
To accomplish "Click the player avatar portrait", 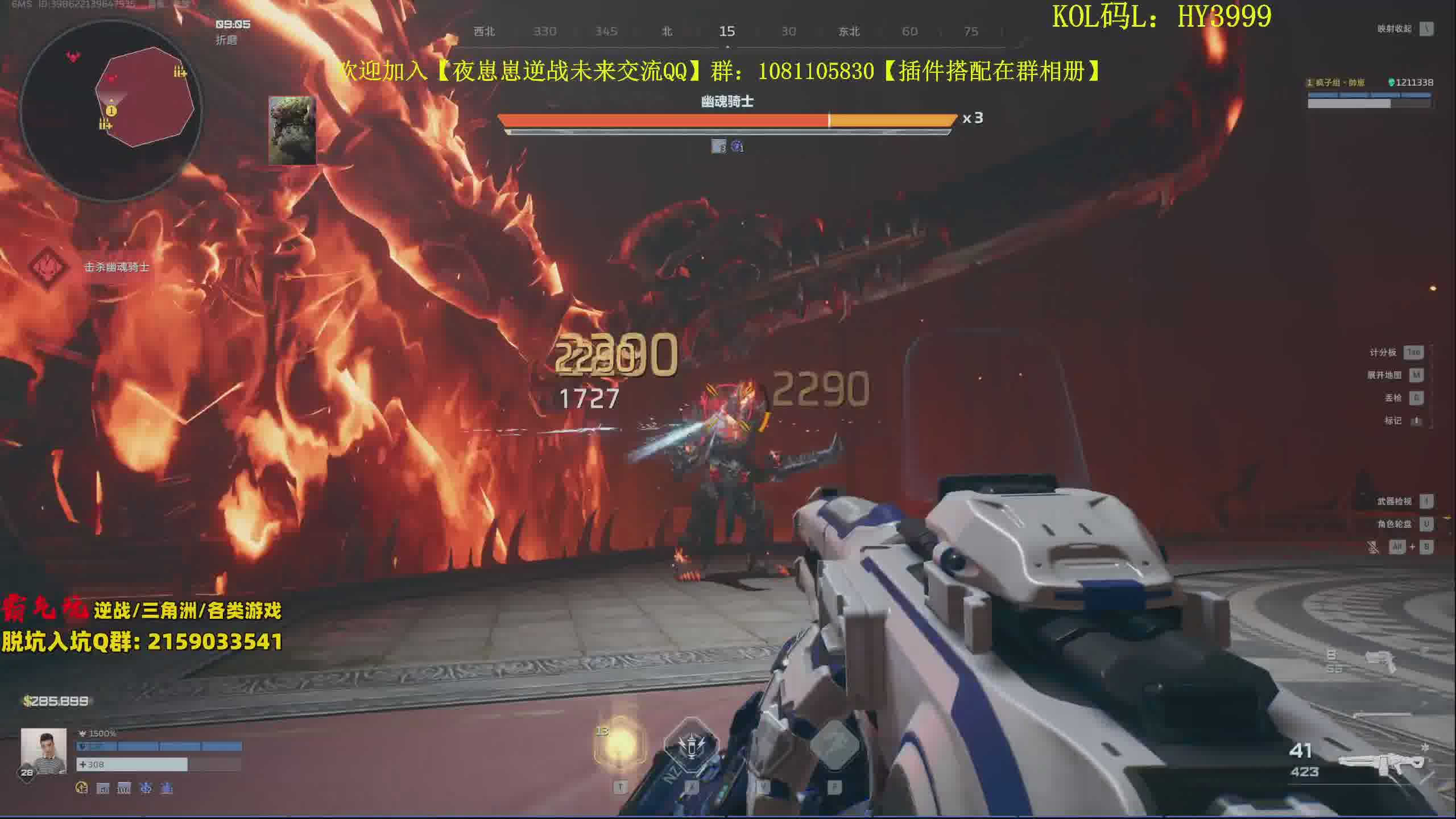I will [x=43, y=751].
